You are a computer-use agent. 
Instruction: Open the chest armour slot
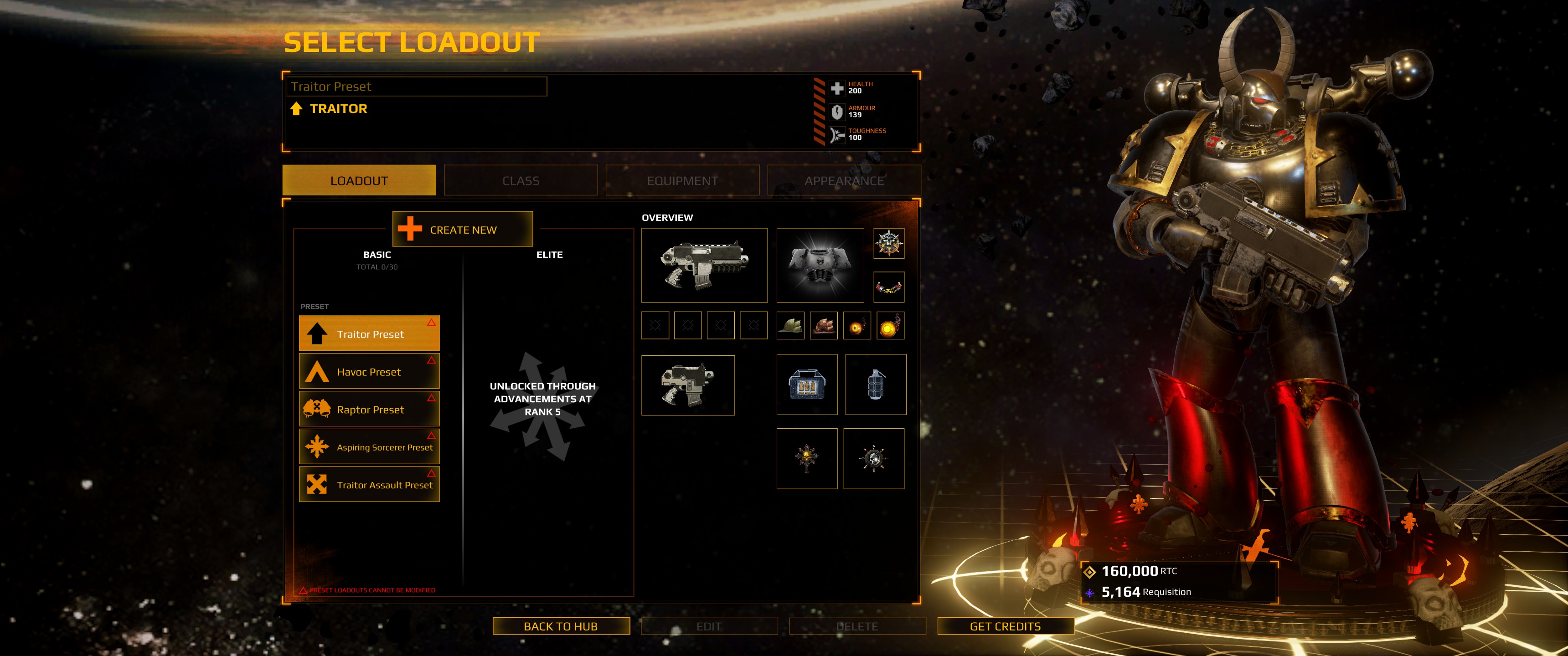pyautogui.click(x=820, y=265)
